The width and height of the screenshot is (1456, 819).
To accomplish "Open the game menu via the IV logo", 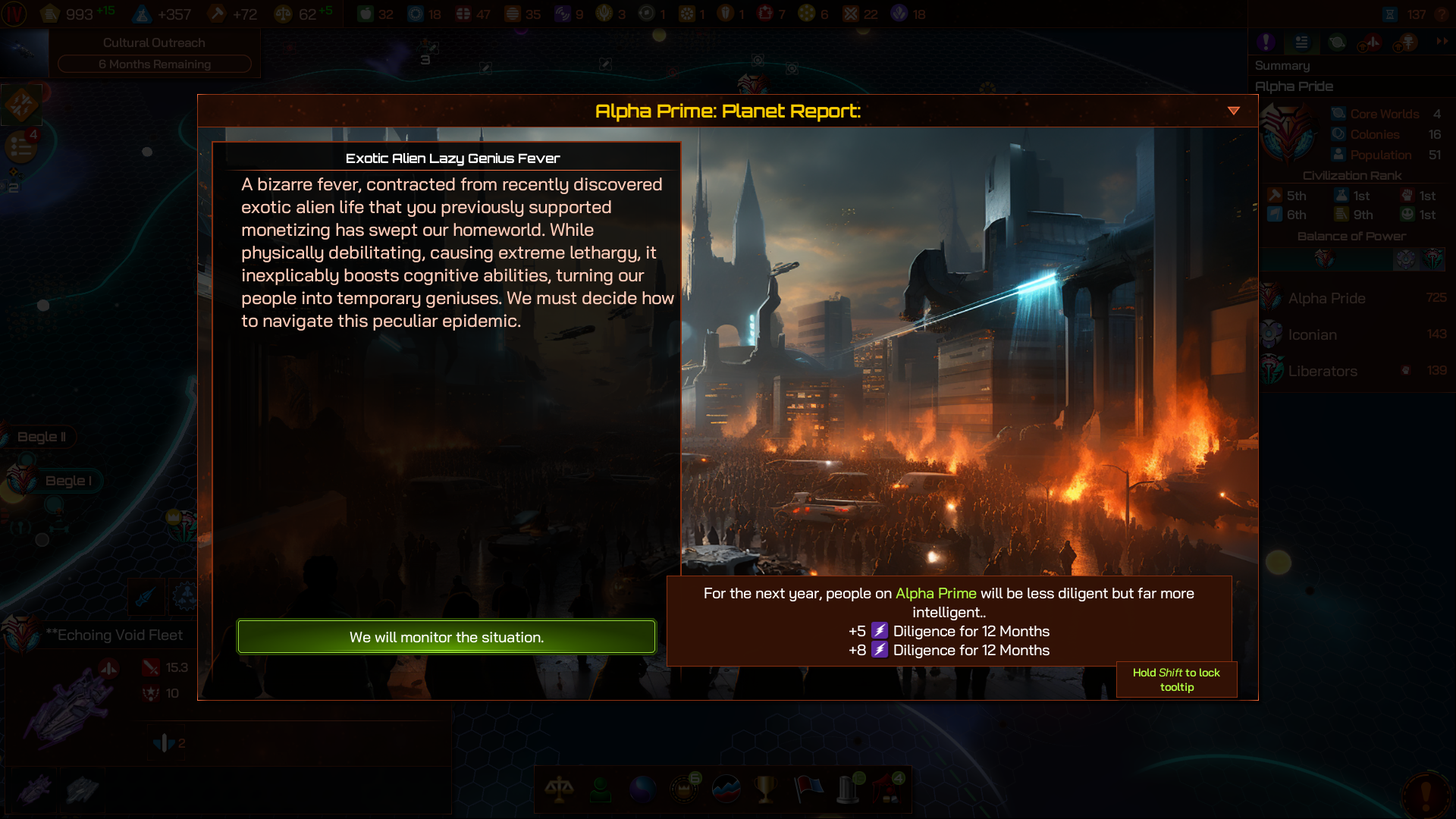I will click(x=15, y=14).
